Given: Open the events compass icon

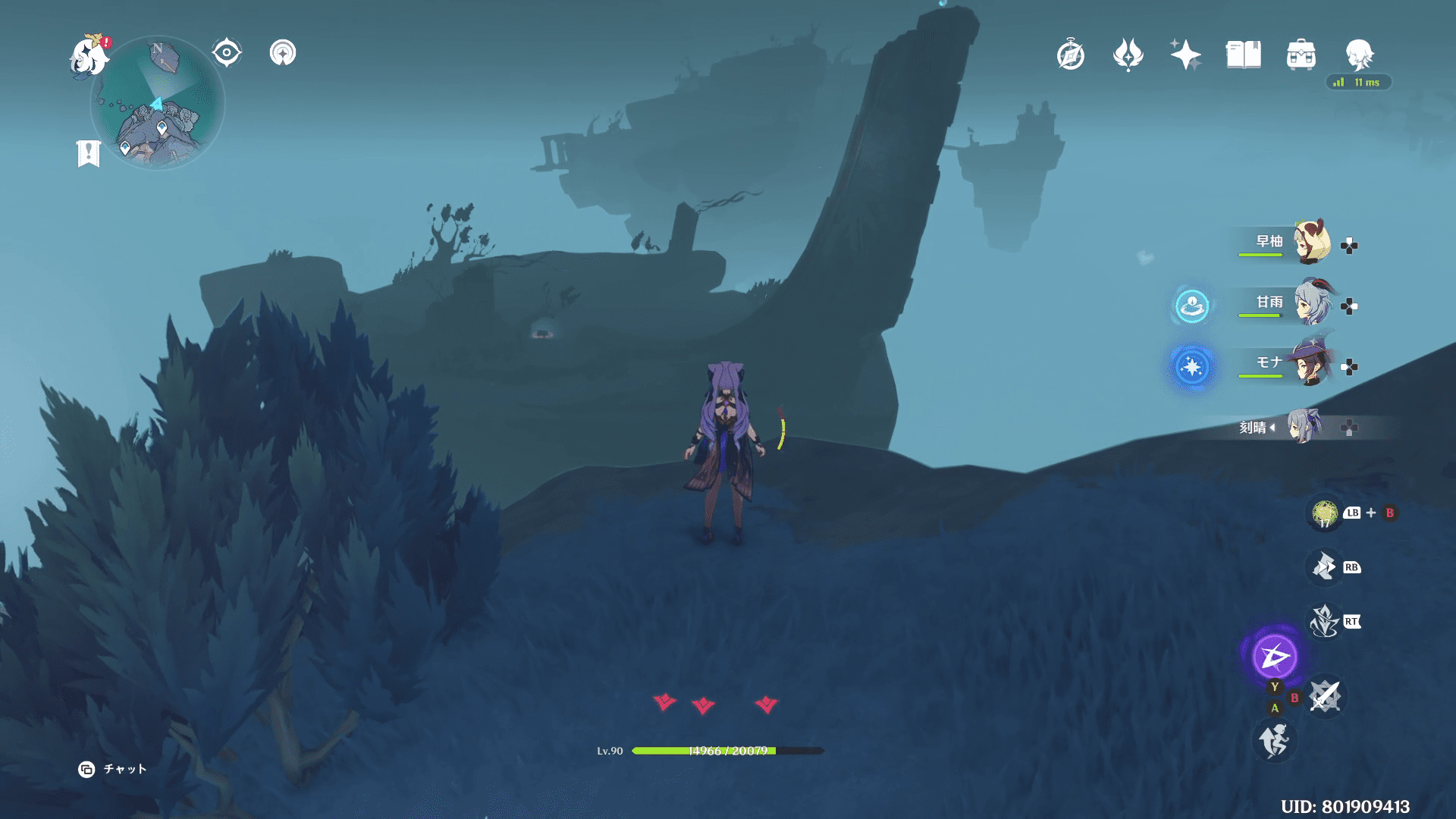Looking at the screenshot, I should [1070, 55].
